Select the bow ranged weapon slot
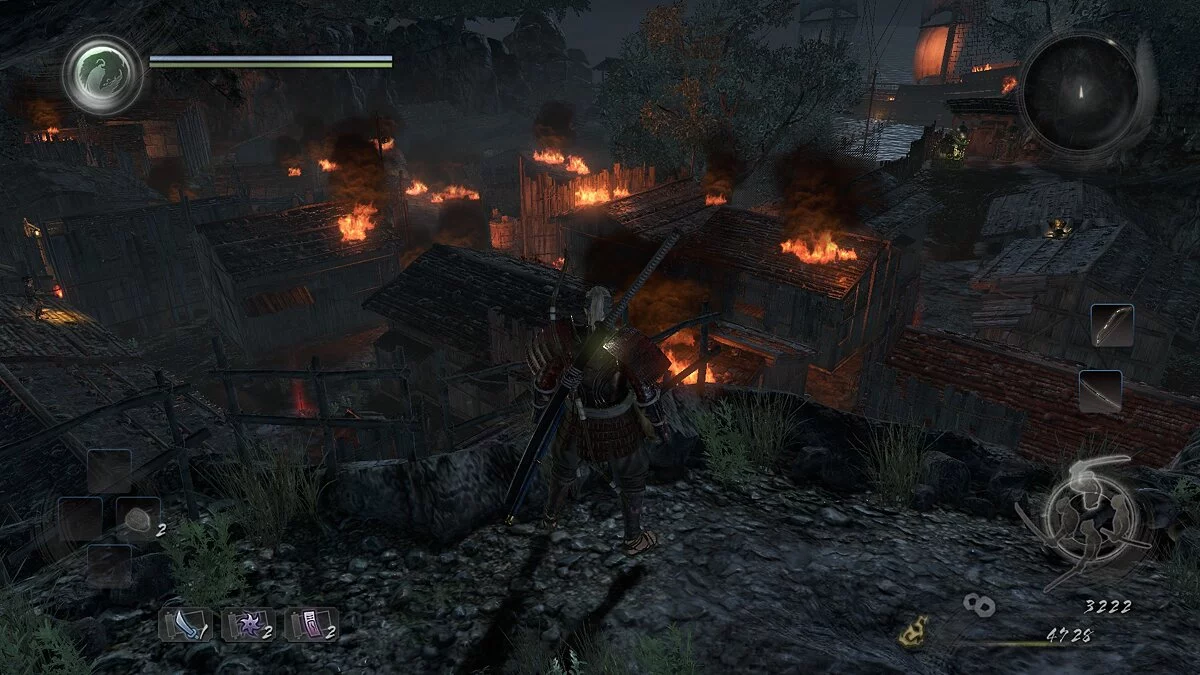This screenshot has width=1200, height=675. click(x=1112, y=326)
